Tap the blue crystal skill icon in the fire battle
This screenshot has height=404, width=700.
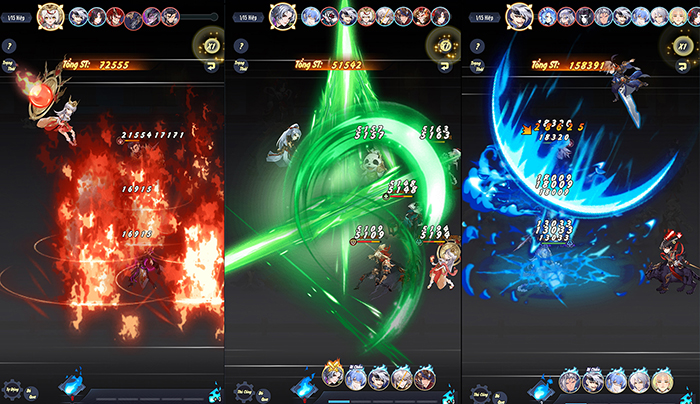point(72,384)
